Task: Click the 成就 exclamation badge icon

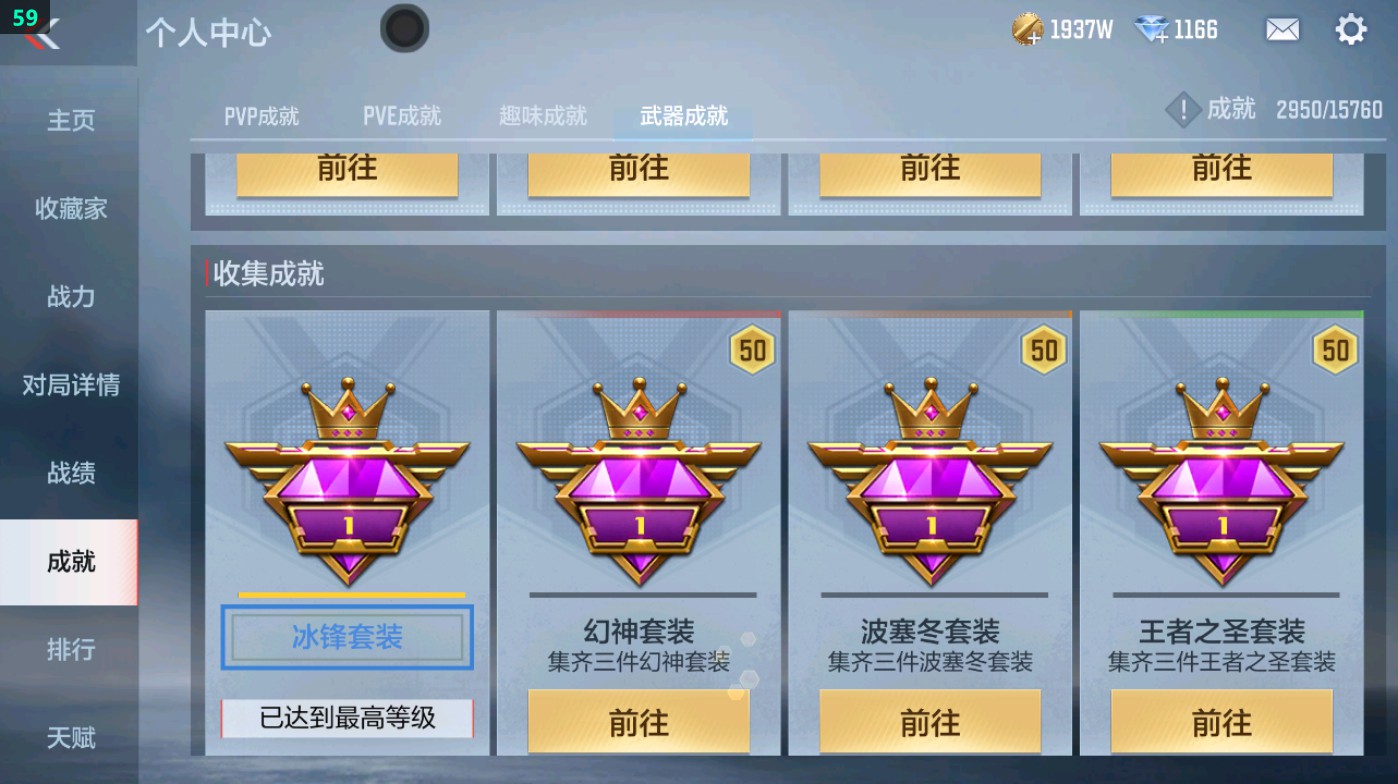Action: click(1183, 110)
